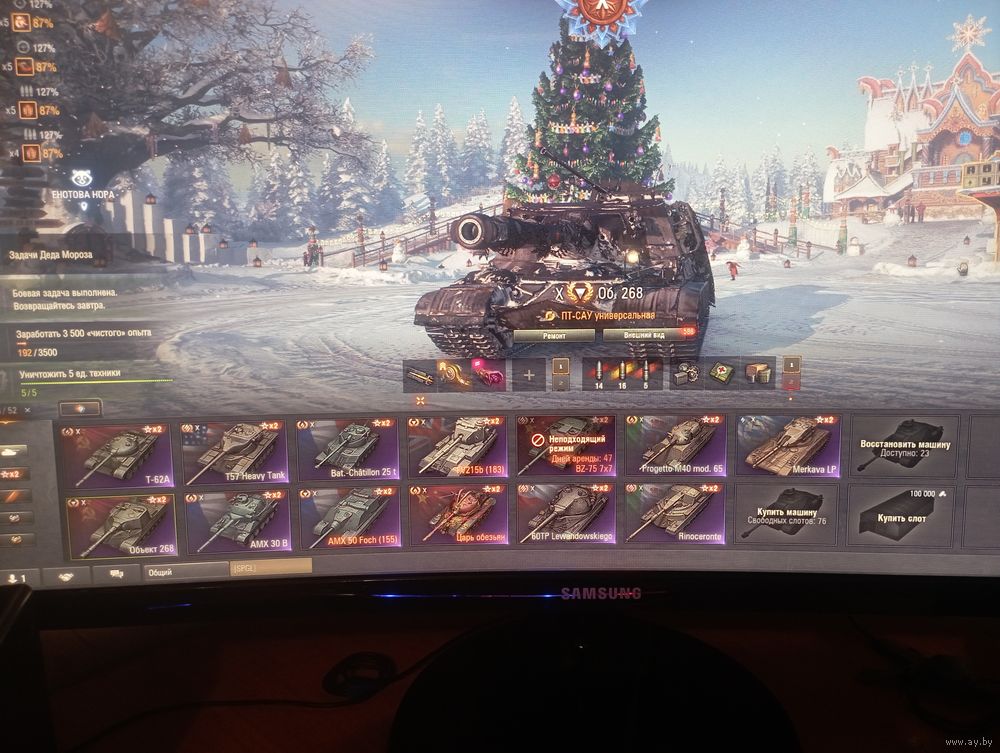Image resolution: width=1000 pixels, height=753 pixels.
Task: Open Внешний вид customization
Action: tap(646, 337)
